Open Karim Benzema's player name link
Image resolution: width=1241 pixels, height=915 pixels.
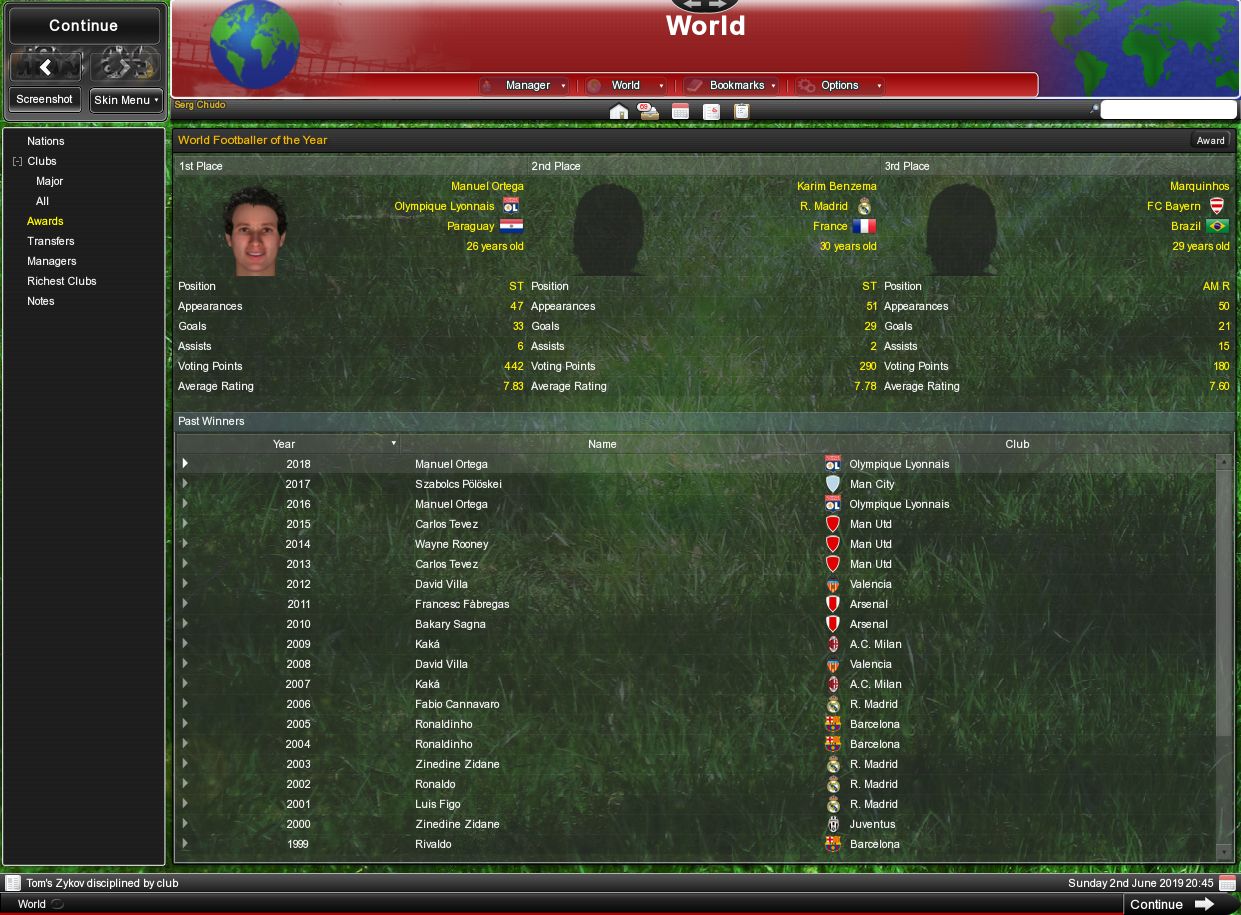[x=837, y=186]
